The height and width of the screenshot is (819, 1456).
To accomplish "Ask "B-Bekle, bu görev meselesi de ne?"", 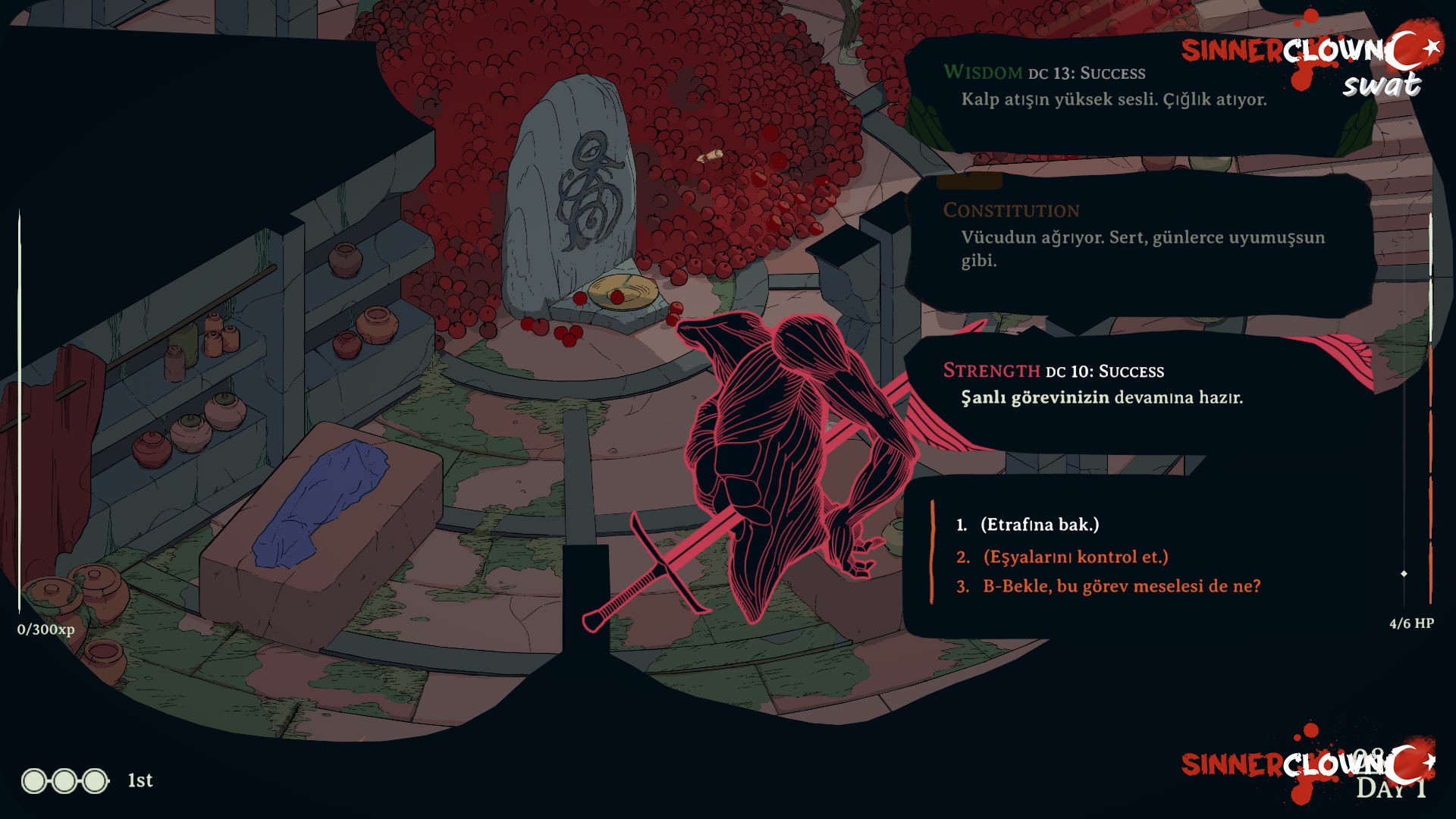I will [x=1121, y=586].
